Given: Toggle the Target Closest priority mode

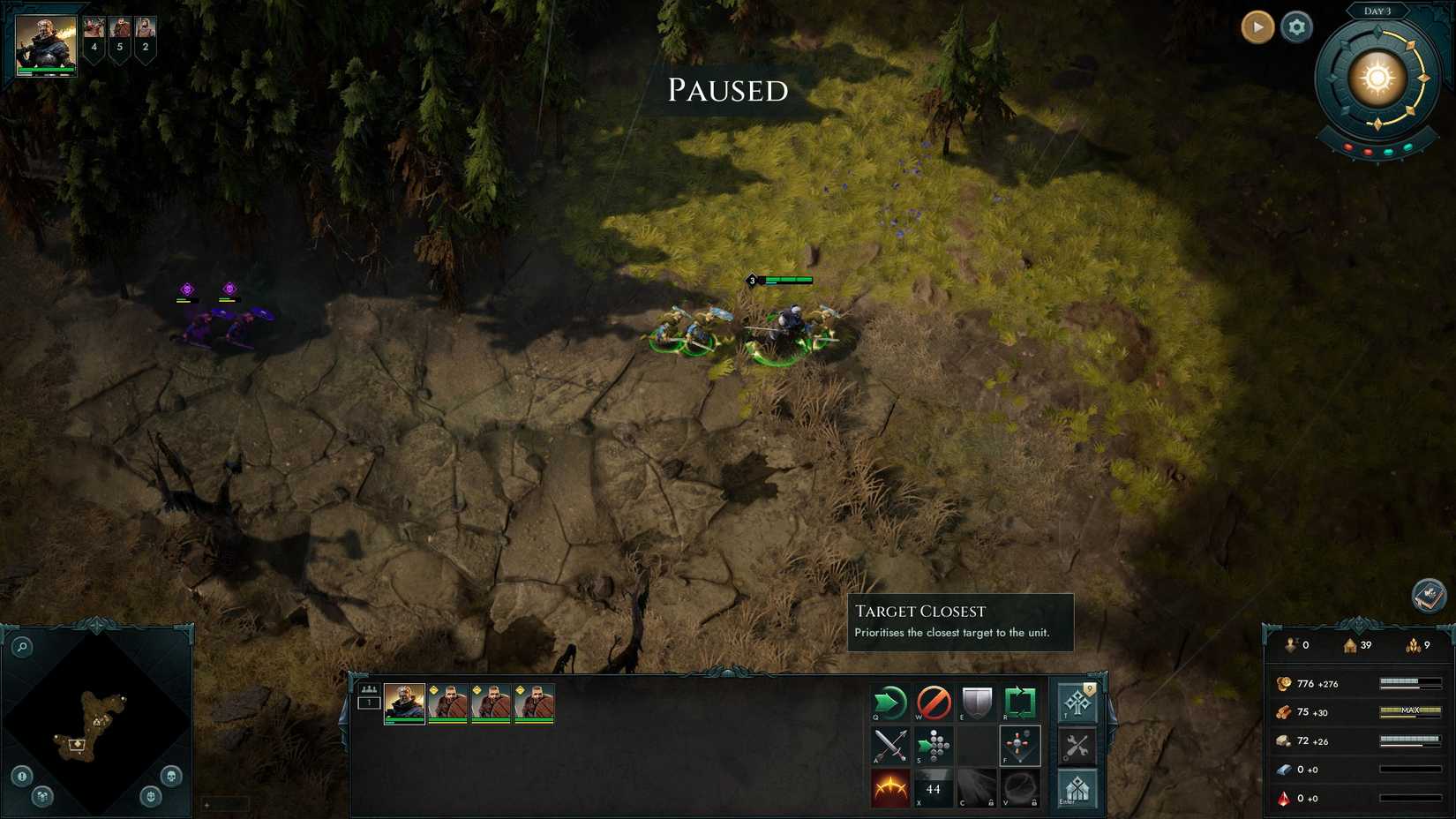Looking at the screenshot, I should tap(1021, 746).
